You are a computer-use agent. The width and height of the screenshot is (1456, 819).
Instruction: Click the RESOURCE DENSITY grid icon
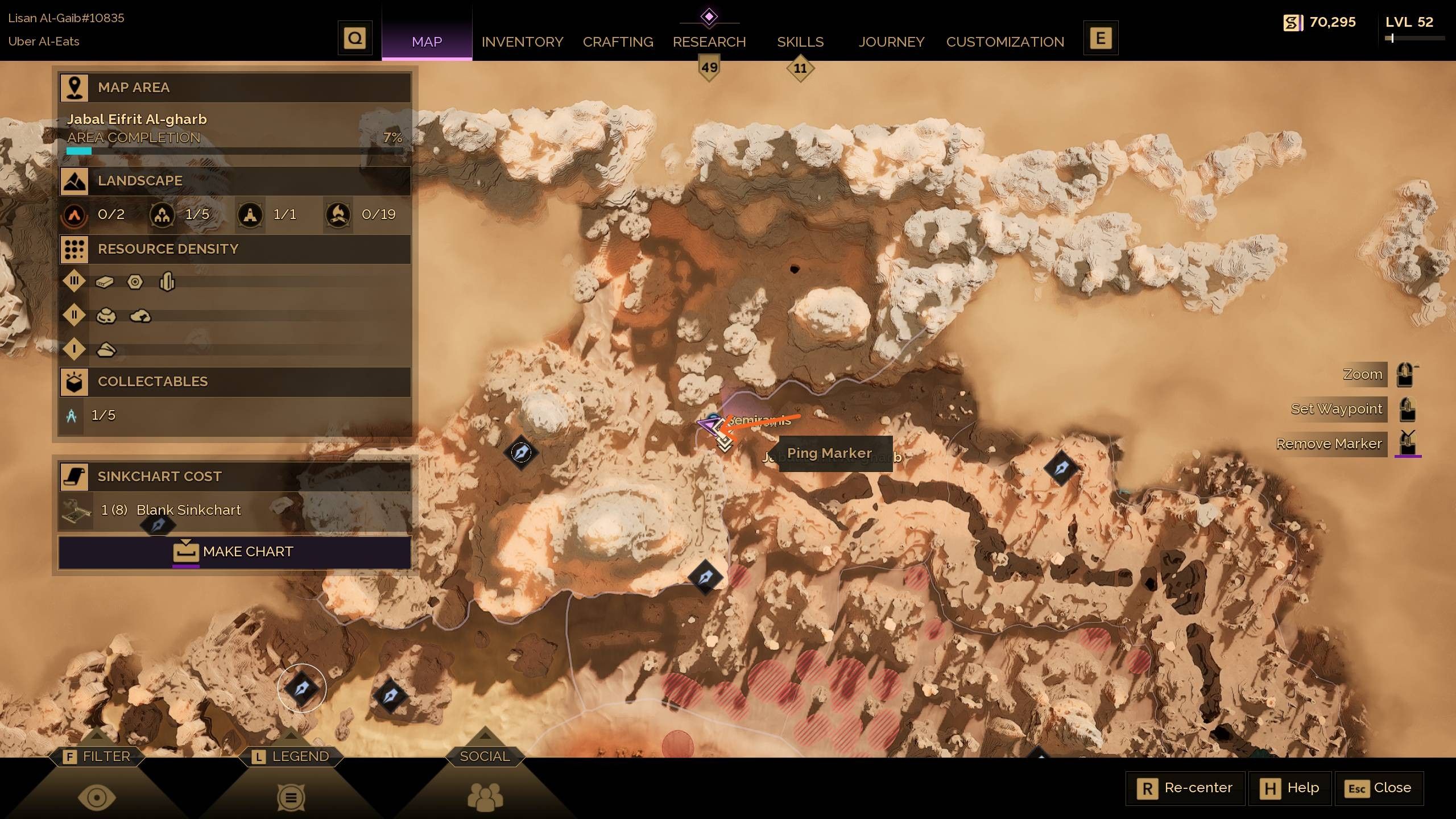tap(75, 249)
